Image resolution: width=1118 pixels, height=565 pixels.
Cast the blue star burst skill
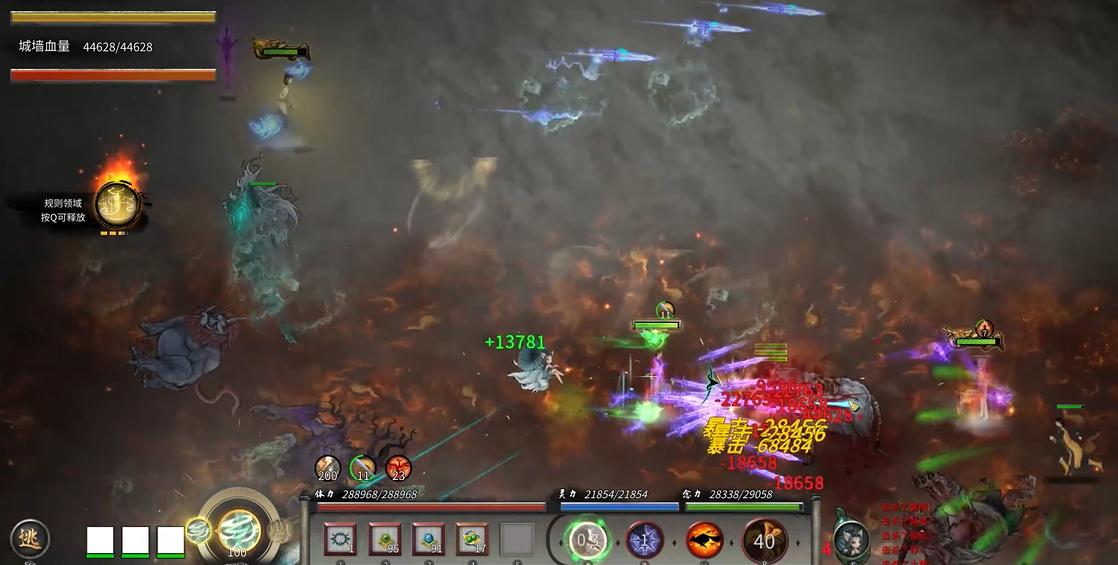(x=645, y=541)
